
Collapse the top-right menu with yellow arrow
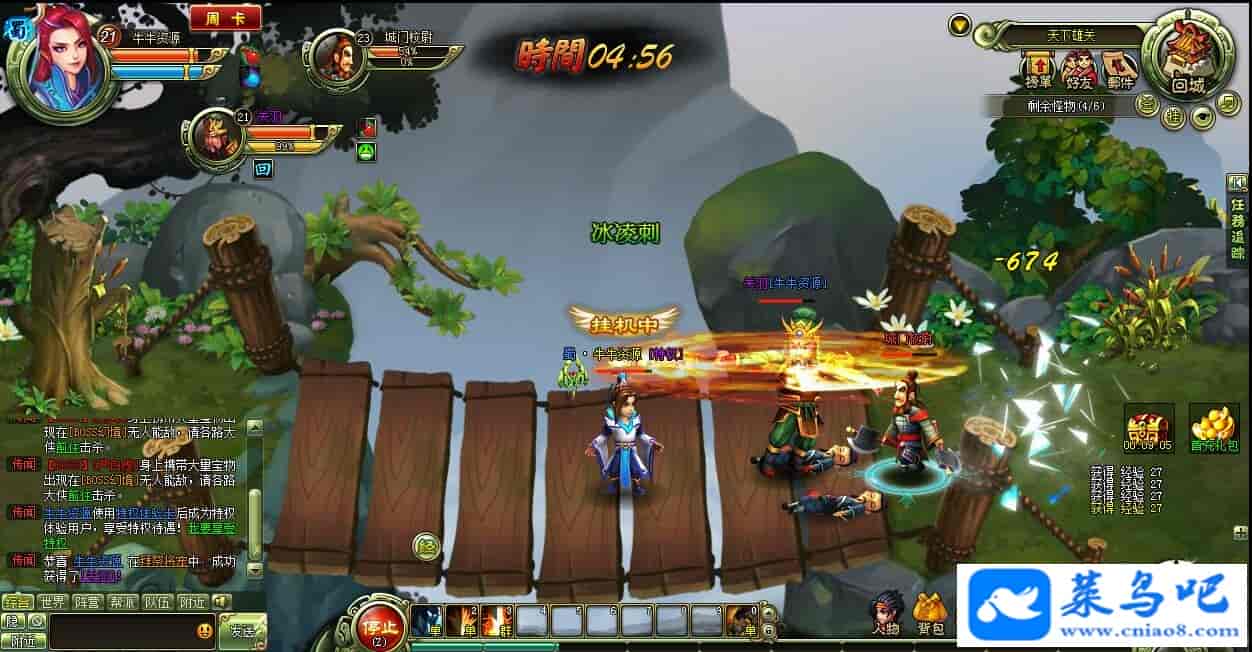pos(959,24)
